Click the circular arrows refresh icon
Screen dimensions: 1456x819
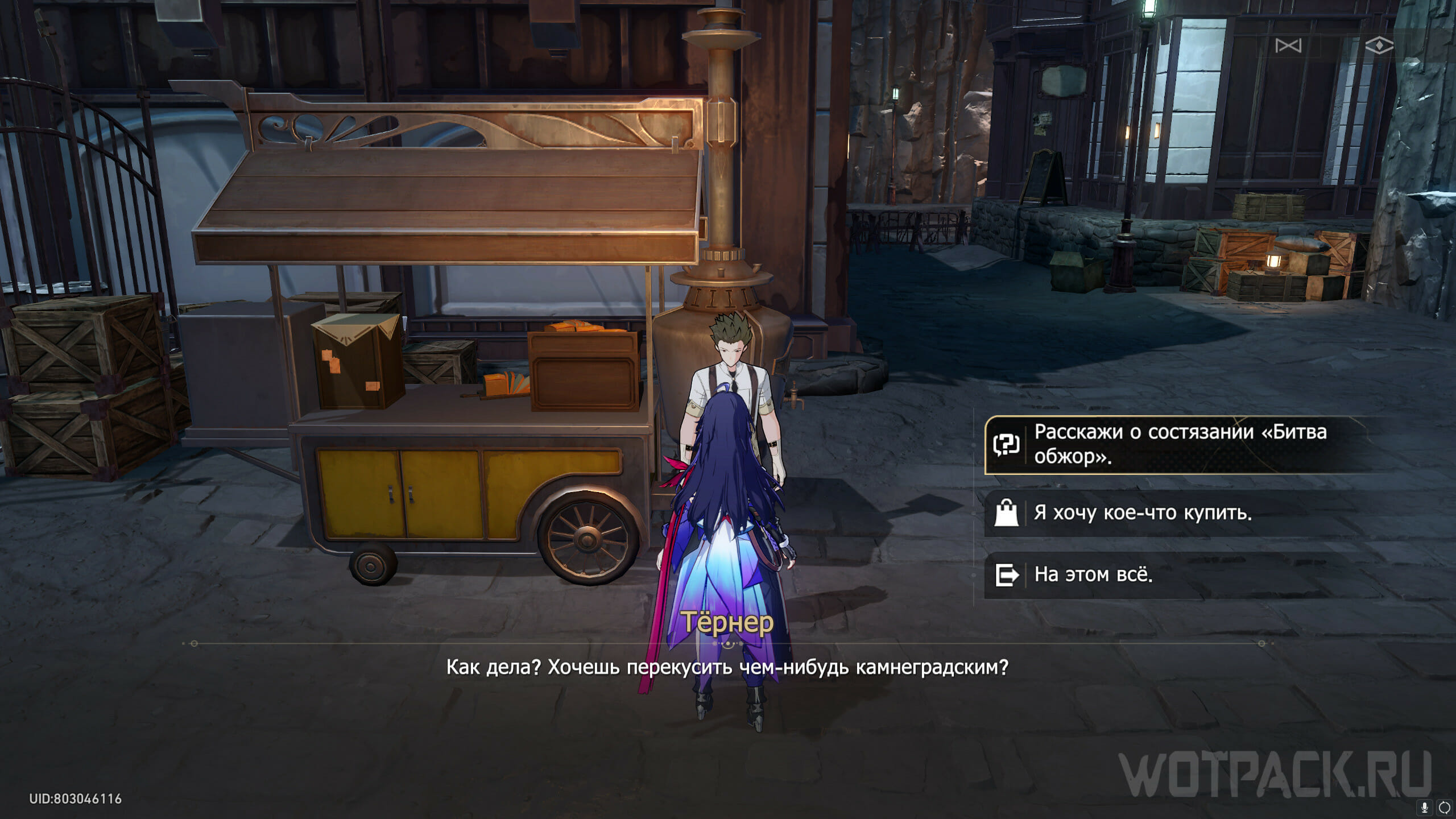(1444, 807)
